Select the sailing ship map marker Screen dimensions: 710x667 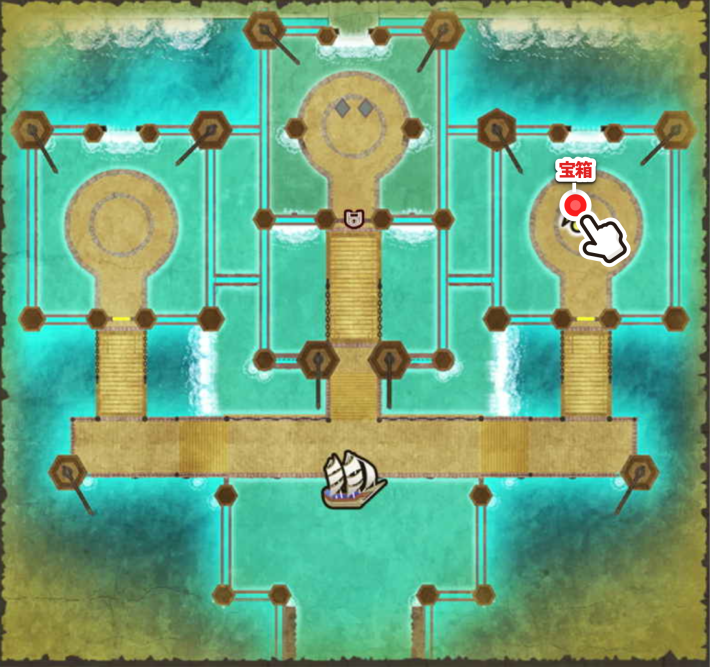(353, 477)
